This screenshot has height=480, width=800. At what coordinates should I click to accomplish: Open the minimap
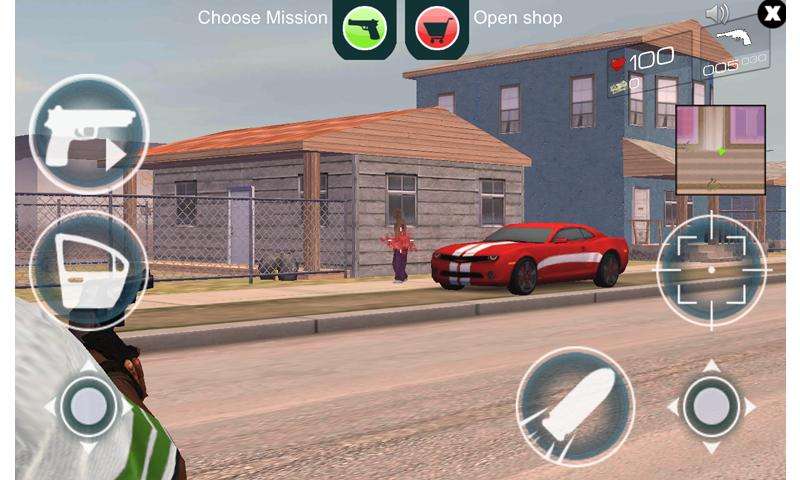(x=720, y=150)
